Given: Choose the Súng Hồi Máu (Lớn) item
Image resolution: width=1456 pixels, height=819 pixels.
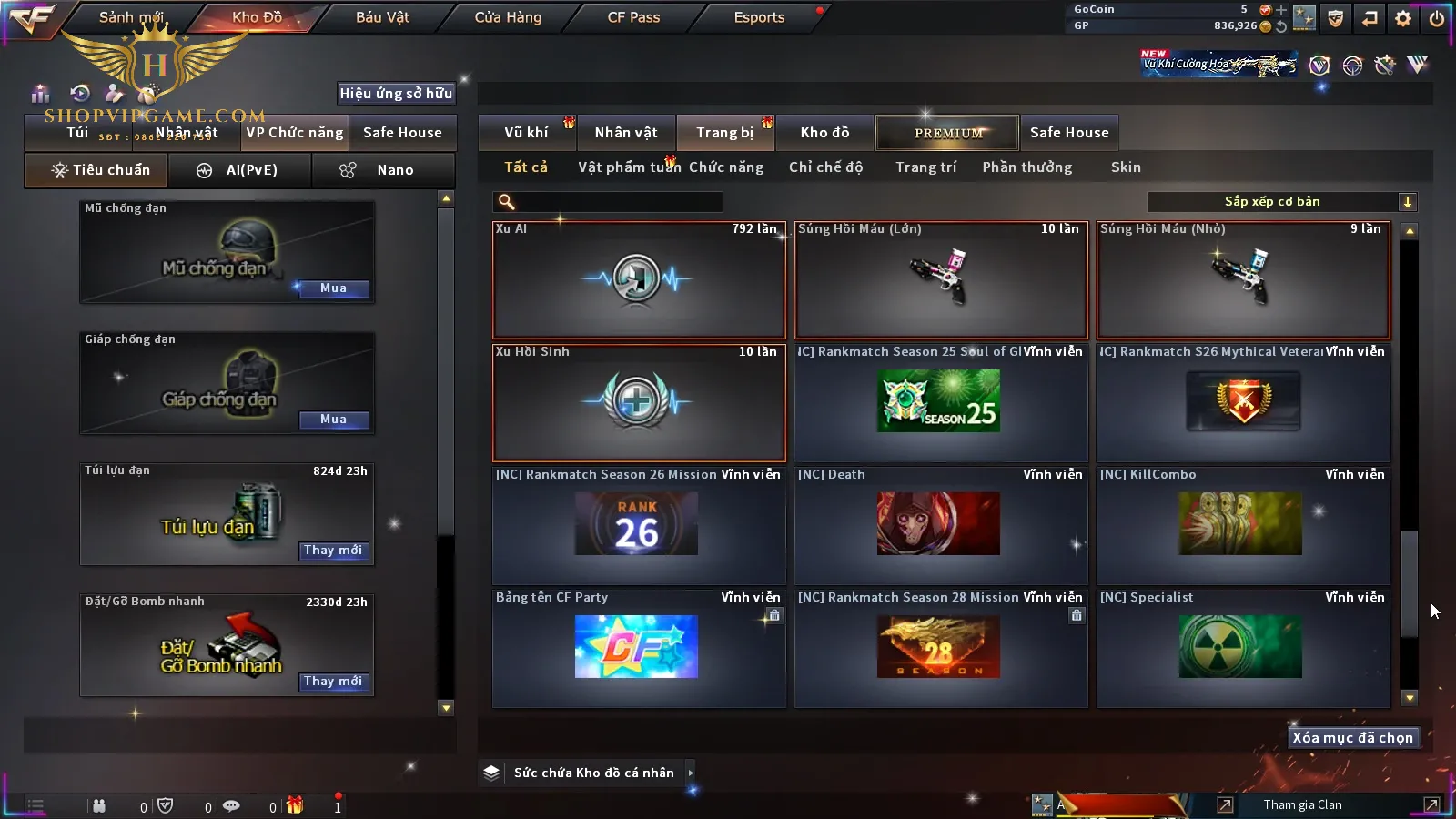Looking at the screenshot, I should click(941, 280).
